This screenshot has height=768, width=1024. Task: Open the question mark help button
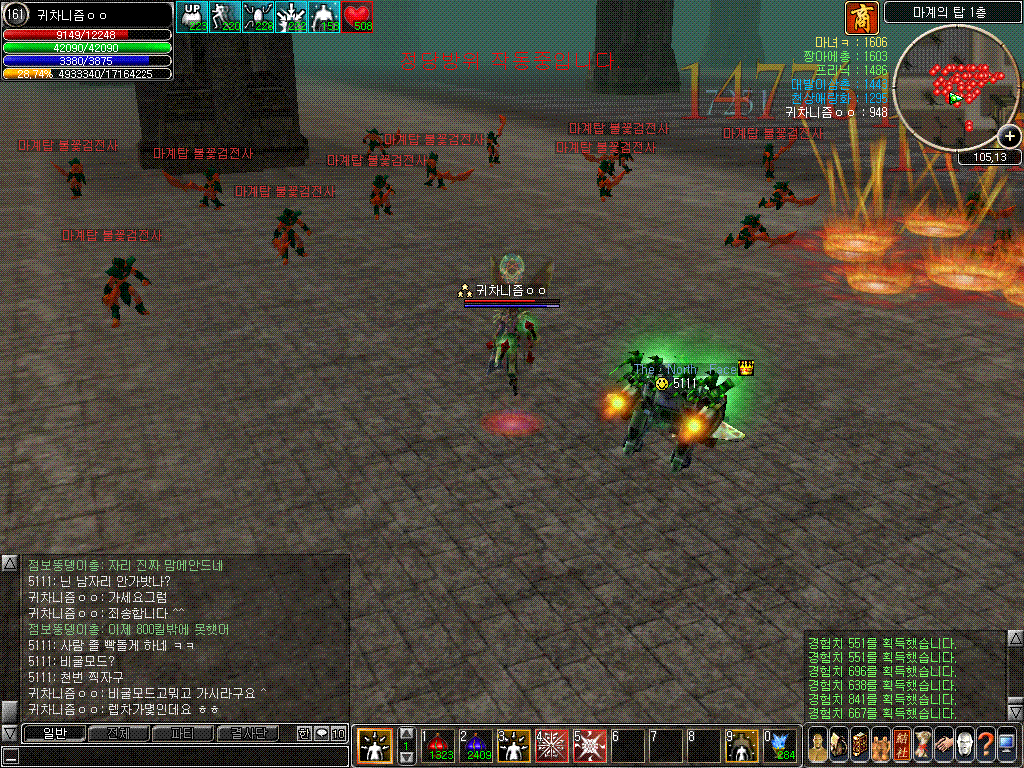[x=984, y=746]
